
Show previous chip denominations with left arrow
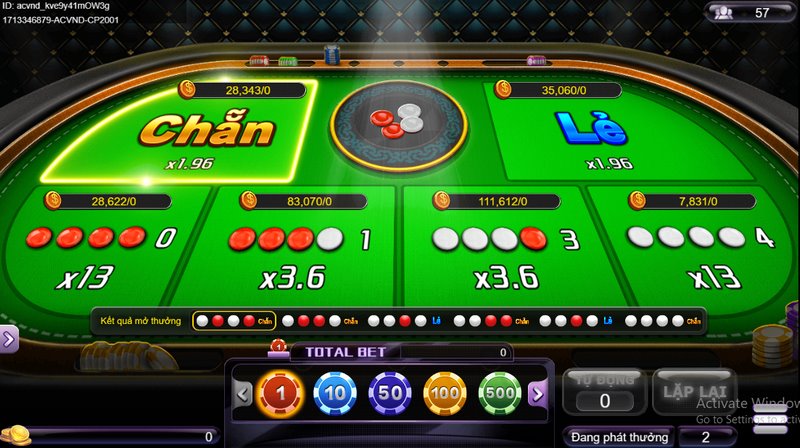coord(243,393)
